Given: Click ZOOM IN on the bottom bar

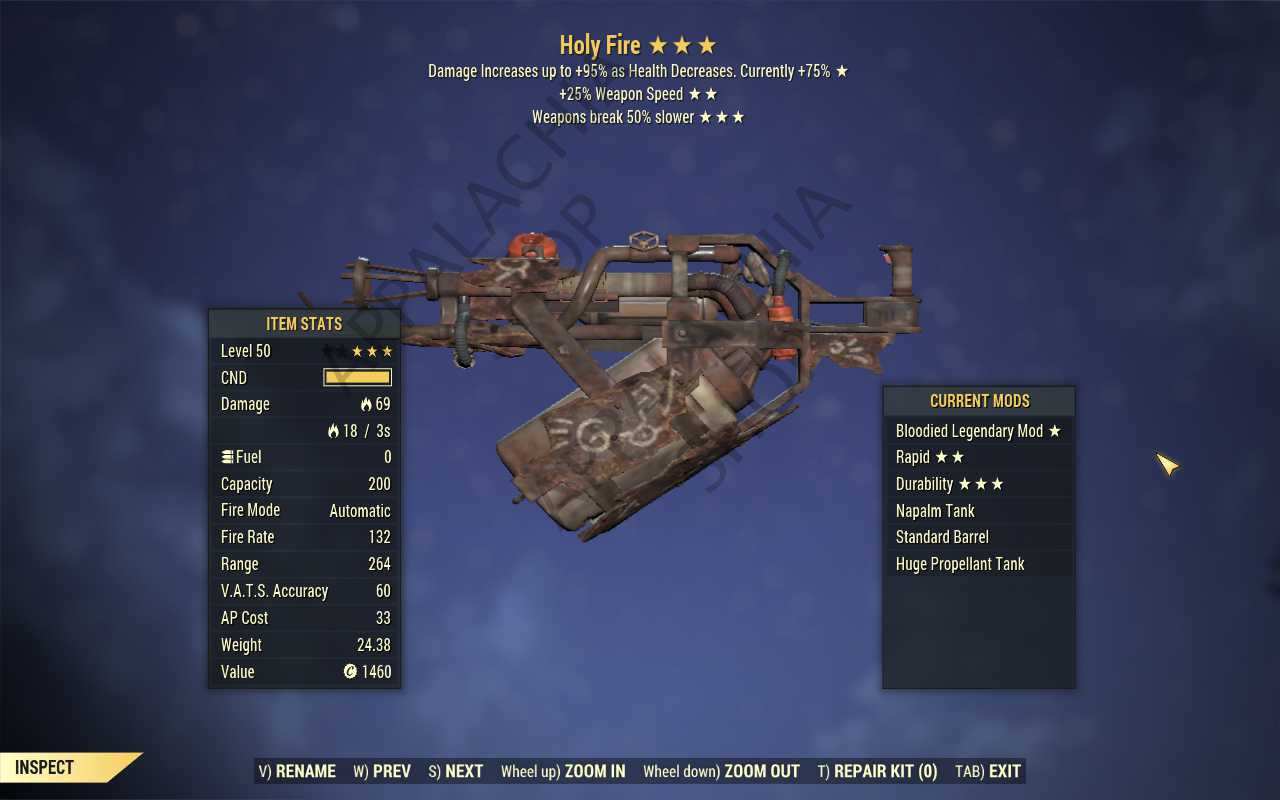Looking at the screenshot, I should point(563,771).
